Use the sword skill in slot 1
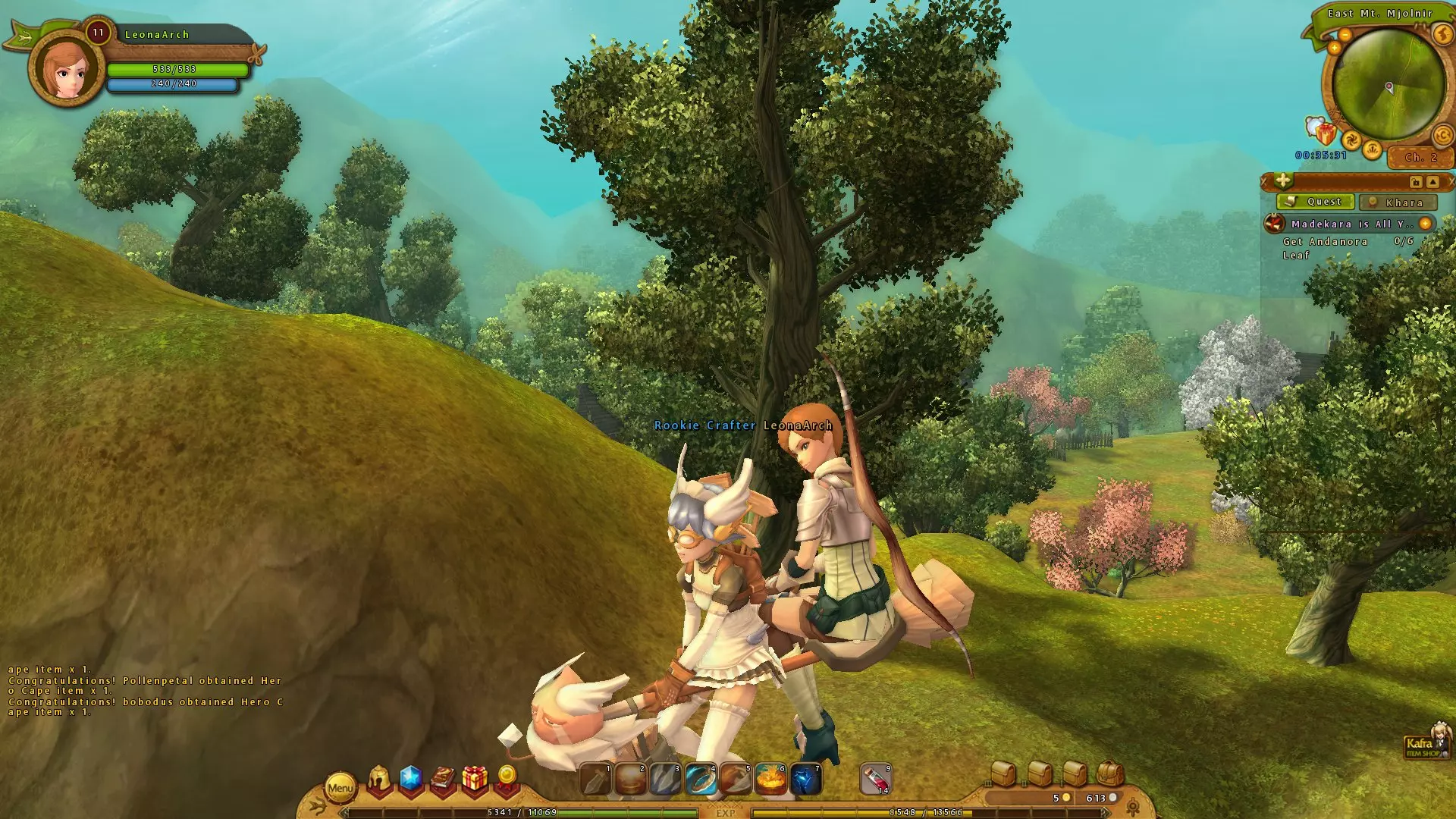 [595, 780]
